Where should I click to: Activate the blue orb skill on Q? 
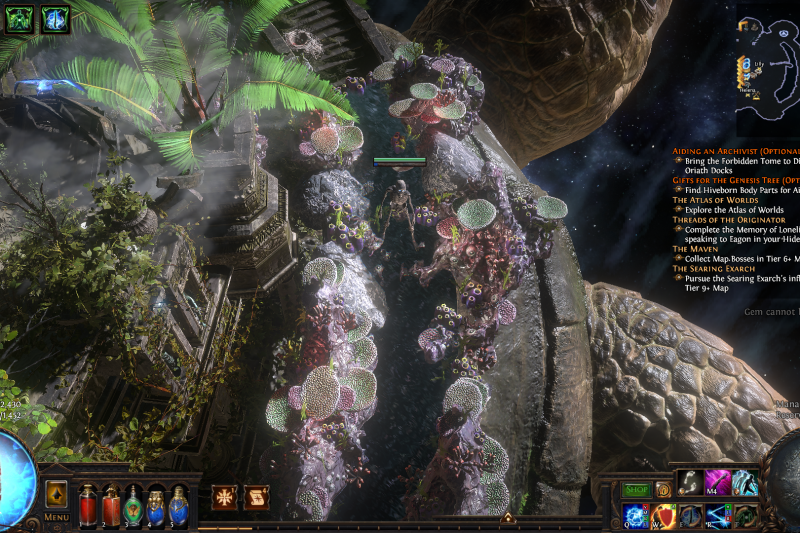point(636,516)
